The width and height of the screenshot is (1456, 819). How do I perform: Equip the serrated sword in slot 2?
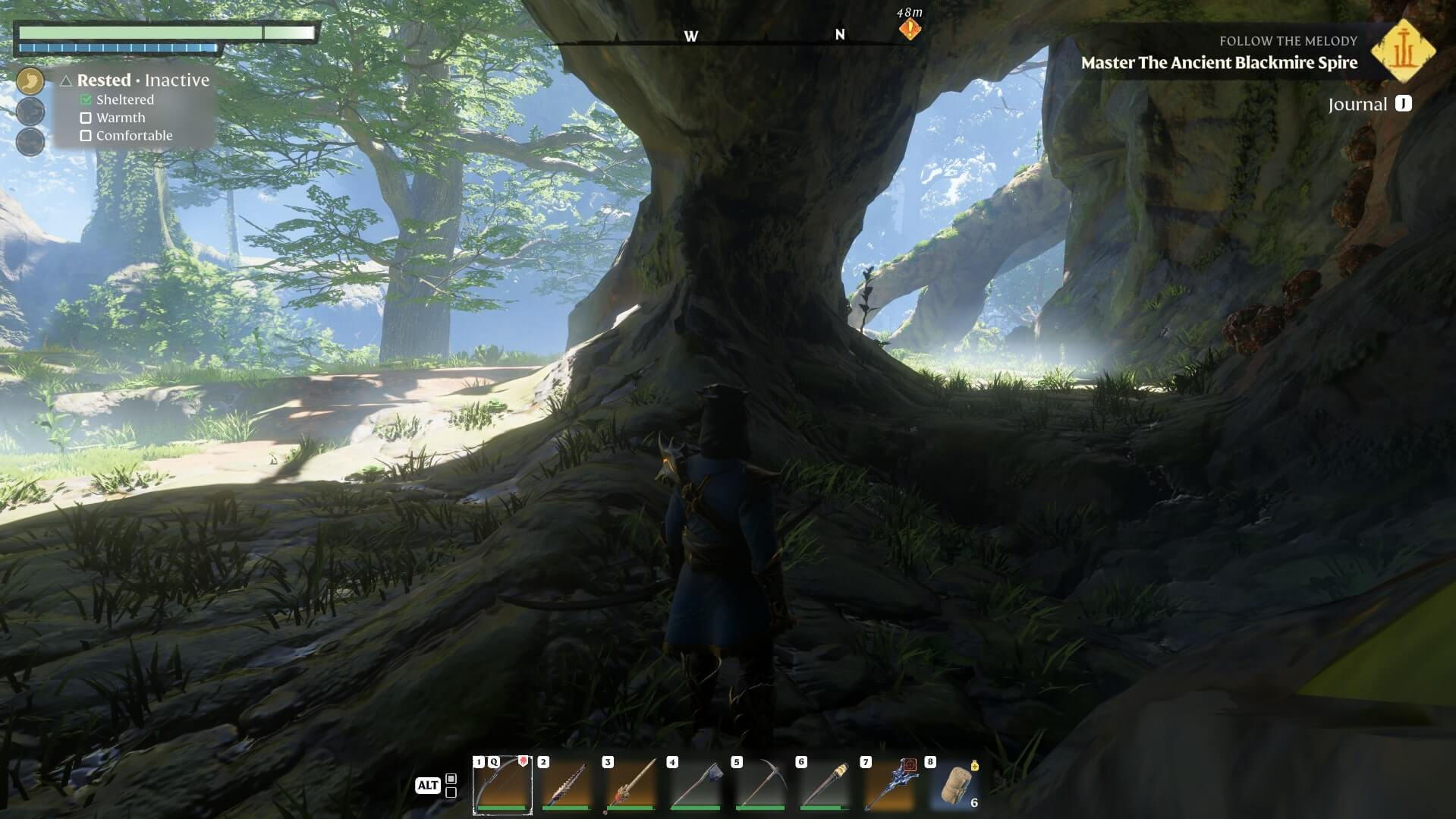[x=567, y=785]
